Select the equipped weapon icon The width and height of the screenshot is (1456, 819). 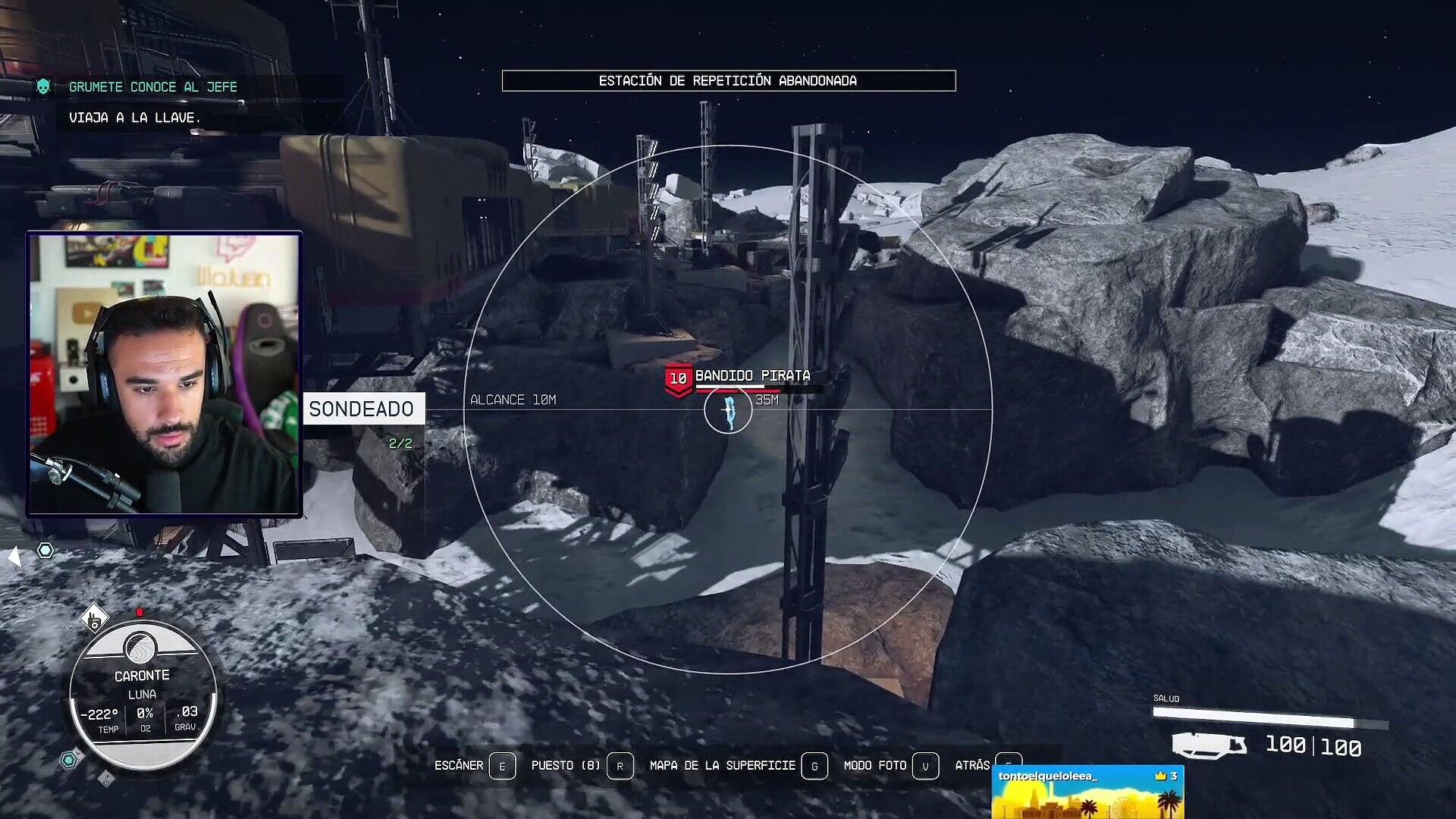pyautogui.click(x=1209, y=745)
